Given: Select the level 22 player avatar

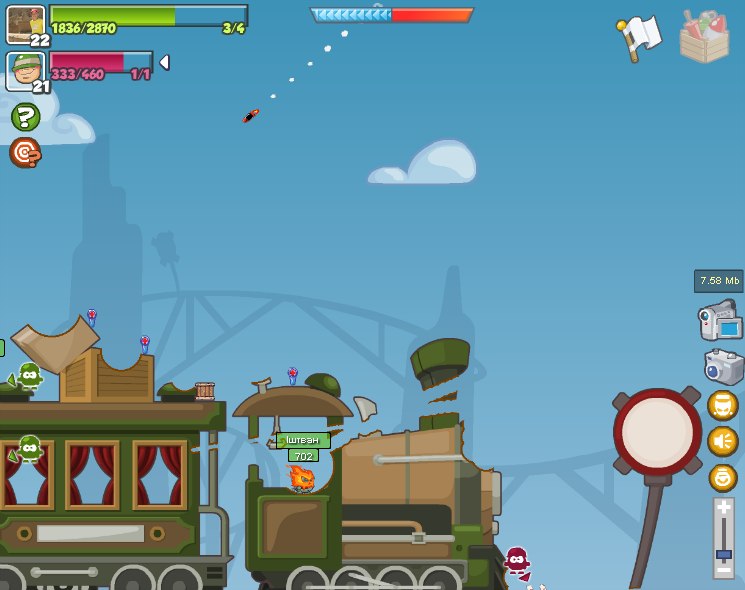Looking at the screenshot, I should click(x=25, y=24).
